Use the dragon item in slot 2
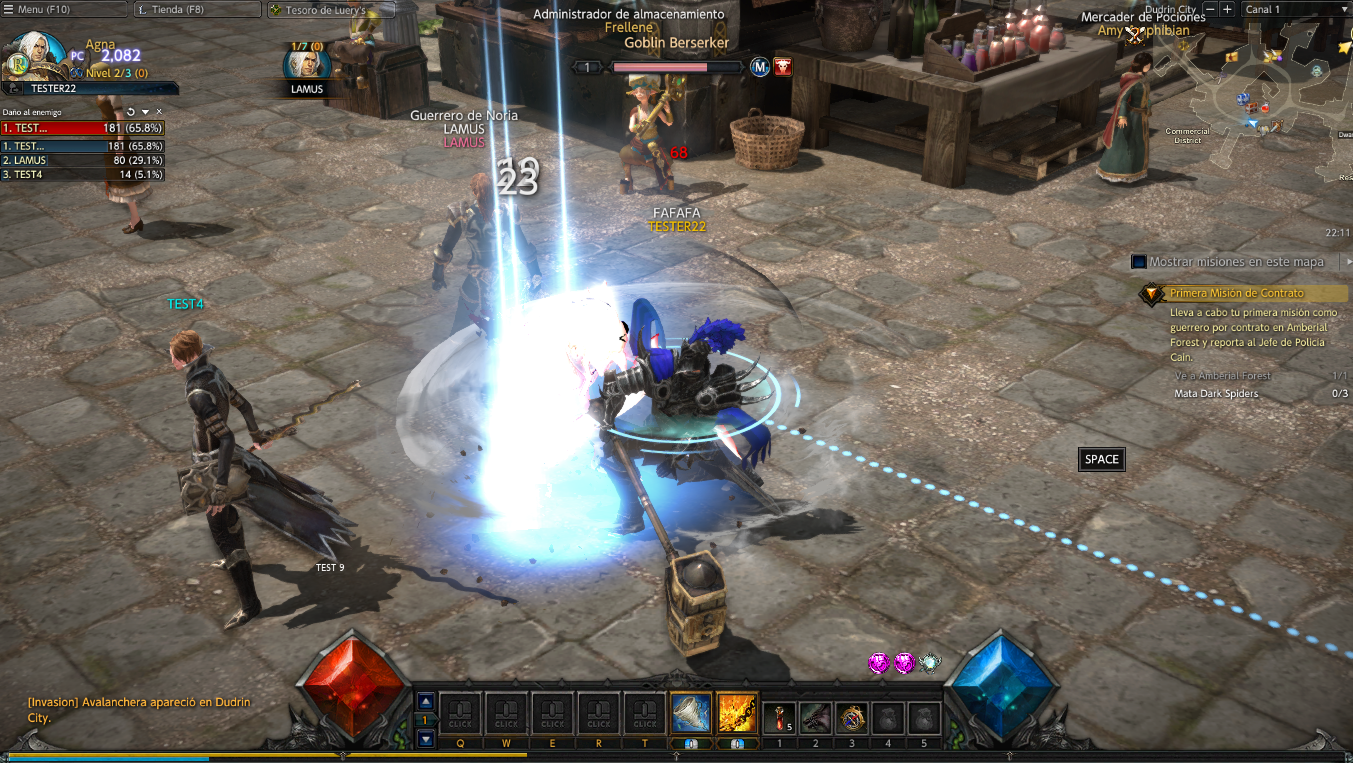The height and width of the screenshot is (763, 1353). [x=815, y=717]
